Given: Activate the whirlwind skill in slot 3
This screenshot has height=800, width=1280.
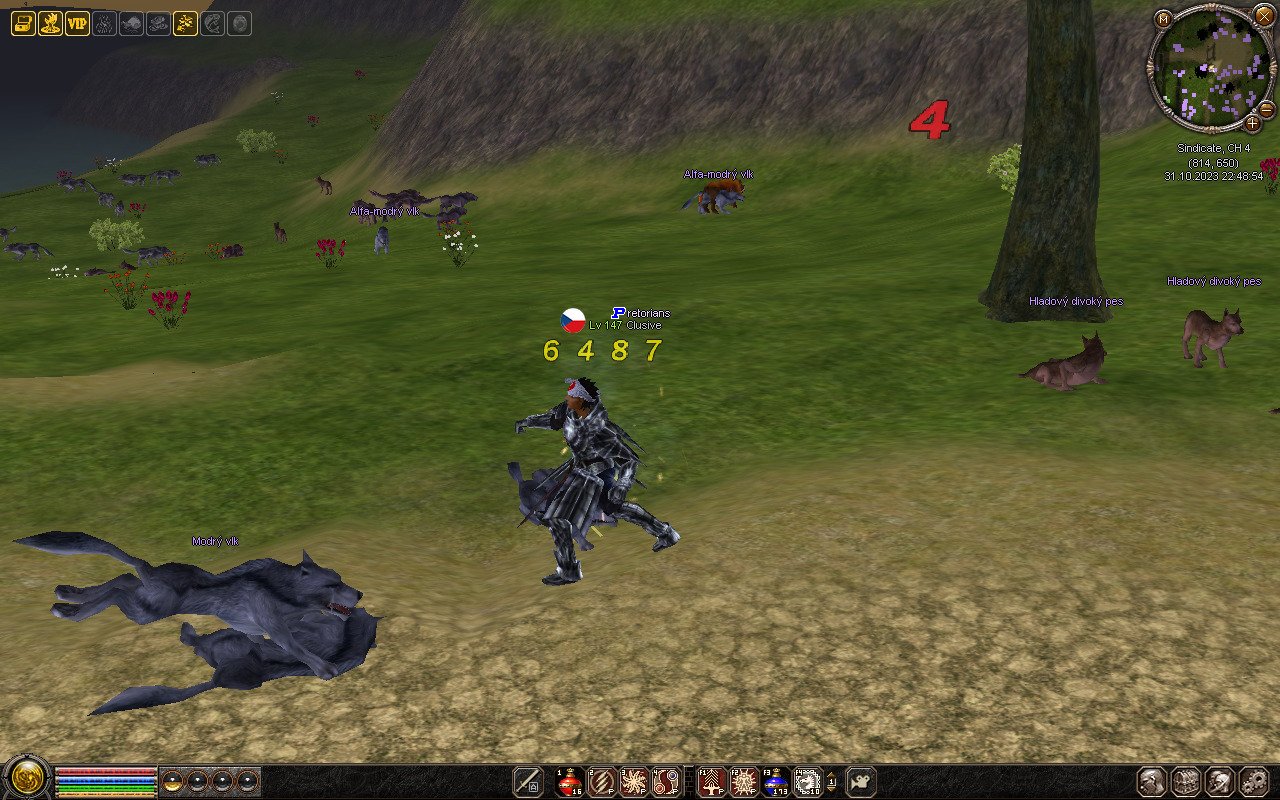Looking at the screenshot, I should point(634,782).
